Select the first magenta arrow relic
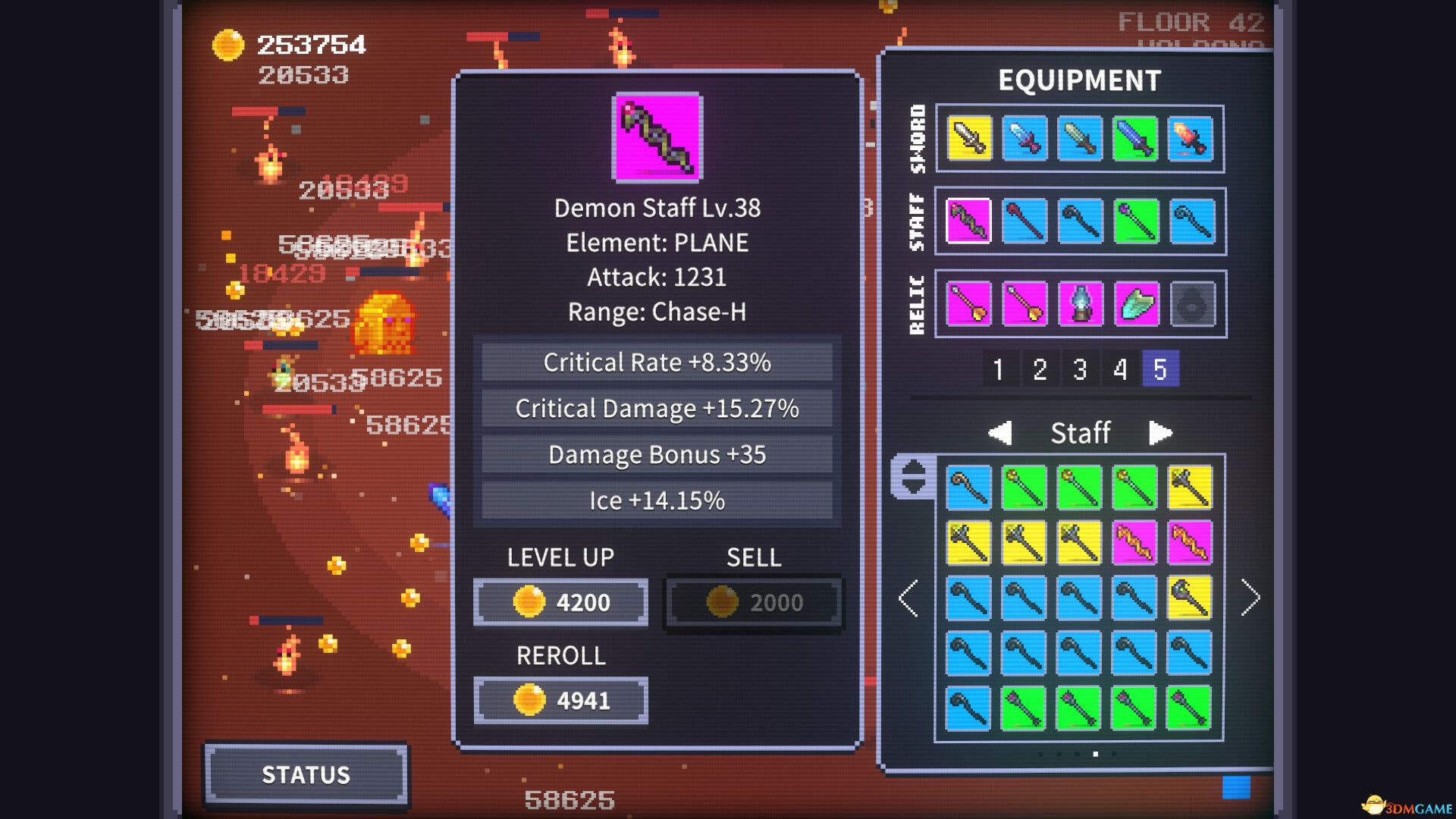The height and width of the screenshot is (819, 1456). [968, 303]
